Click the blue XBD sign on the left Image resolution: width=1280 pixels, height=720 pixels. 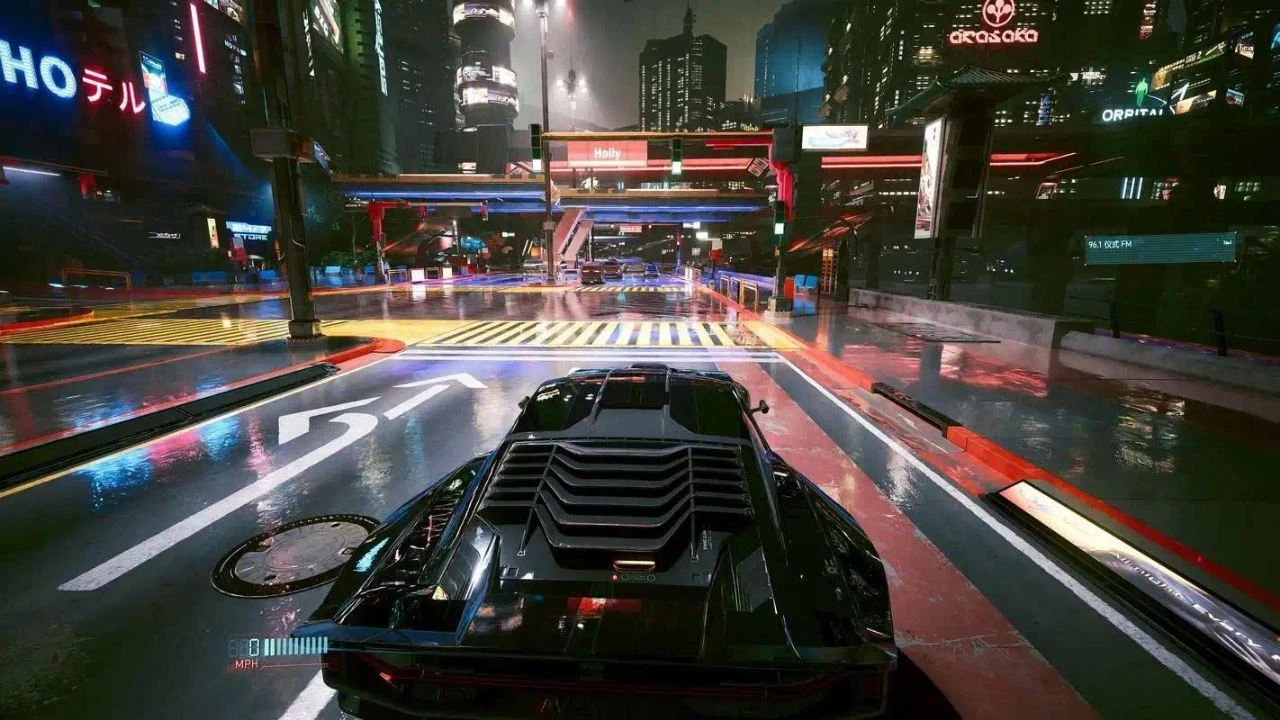point(165,236)
